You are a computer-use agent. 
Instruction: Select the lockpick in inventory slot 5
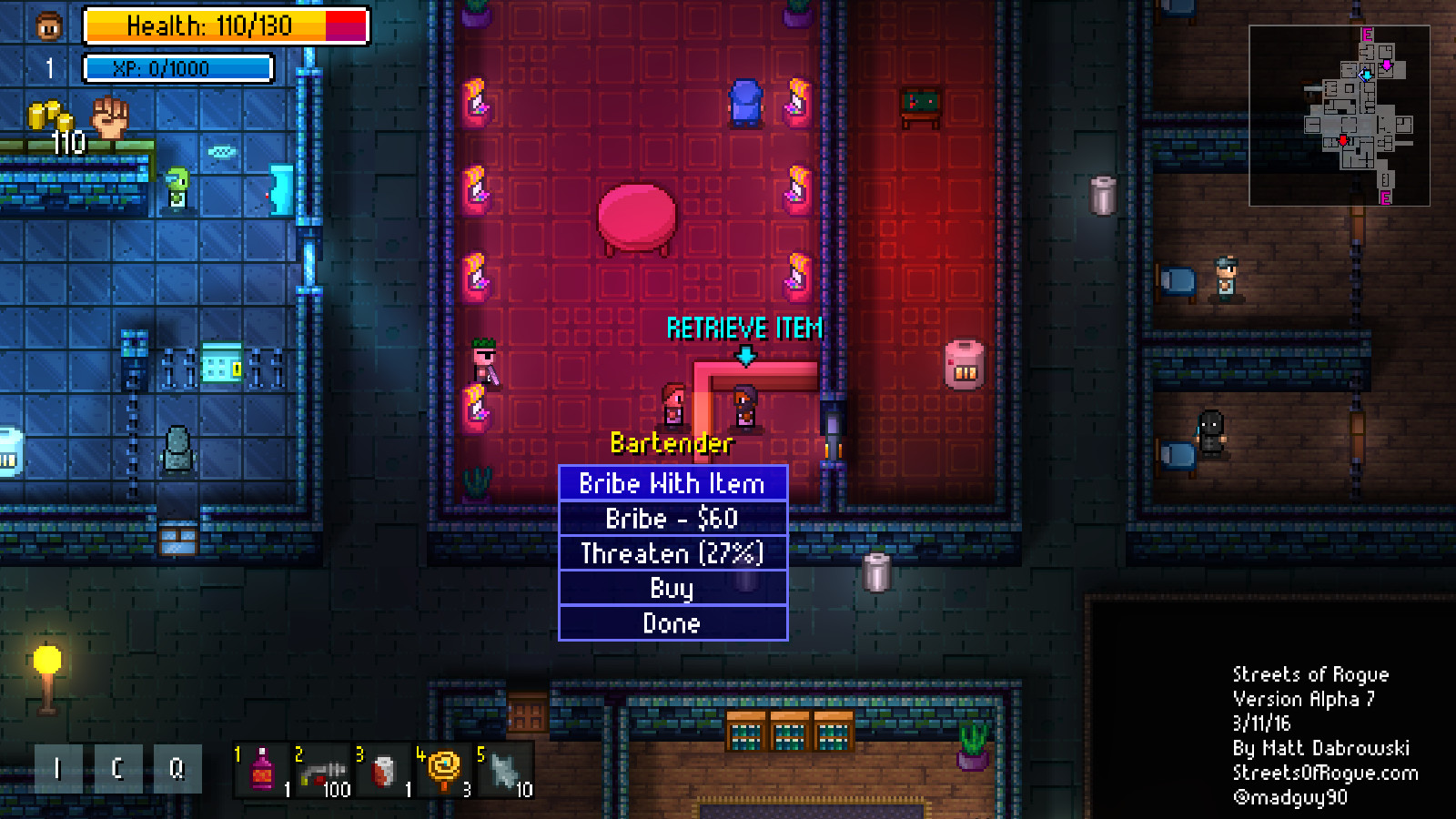pyautogui.click(x=503, y=769)
